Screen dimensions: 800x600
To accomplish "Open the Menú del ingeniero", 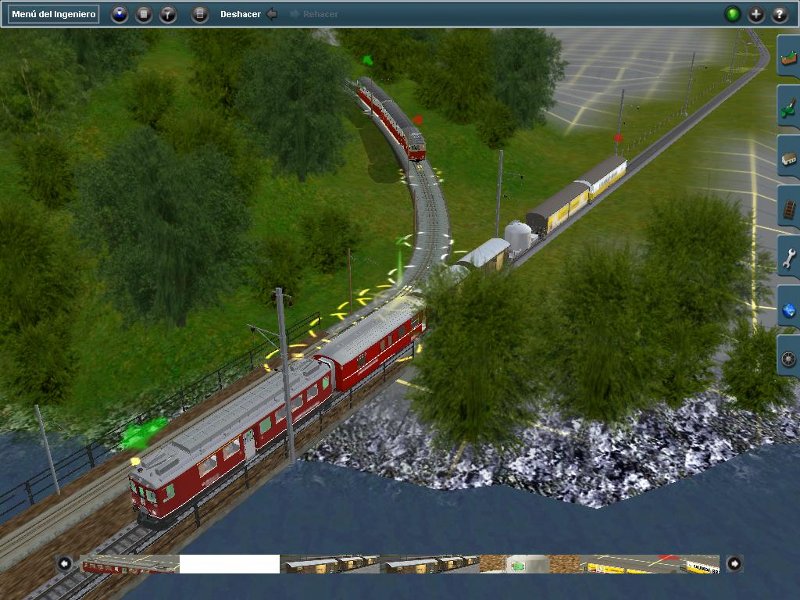I will (x=54, y=15).
